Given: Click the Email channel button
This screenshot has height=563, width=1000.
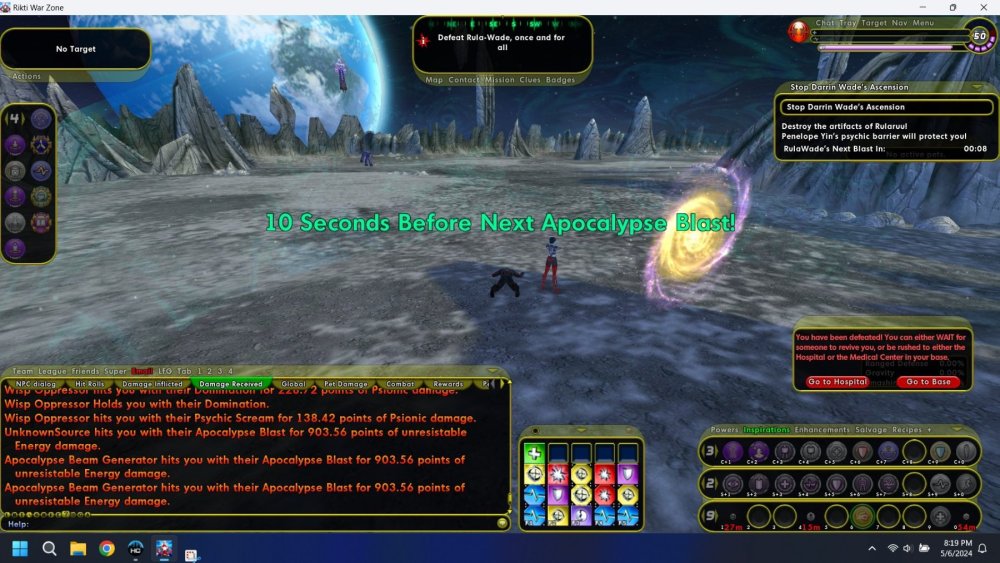Looking at the screenshot, I should click(142, 371).
